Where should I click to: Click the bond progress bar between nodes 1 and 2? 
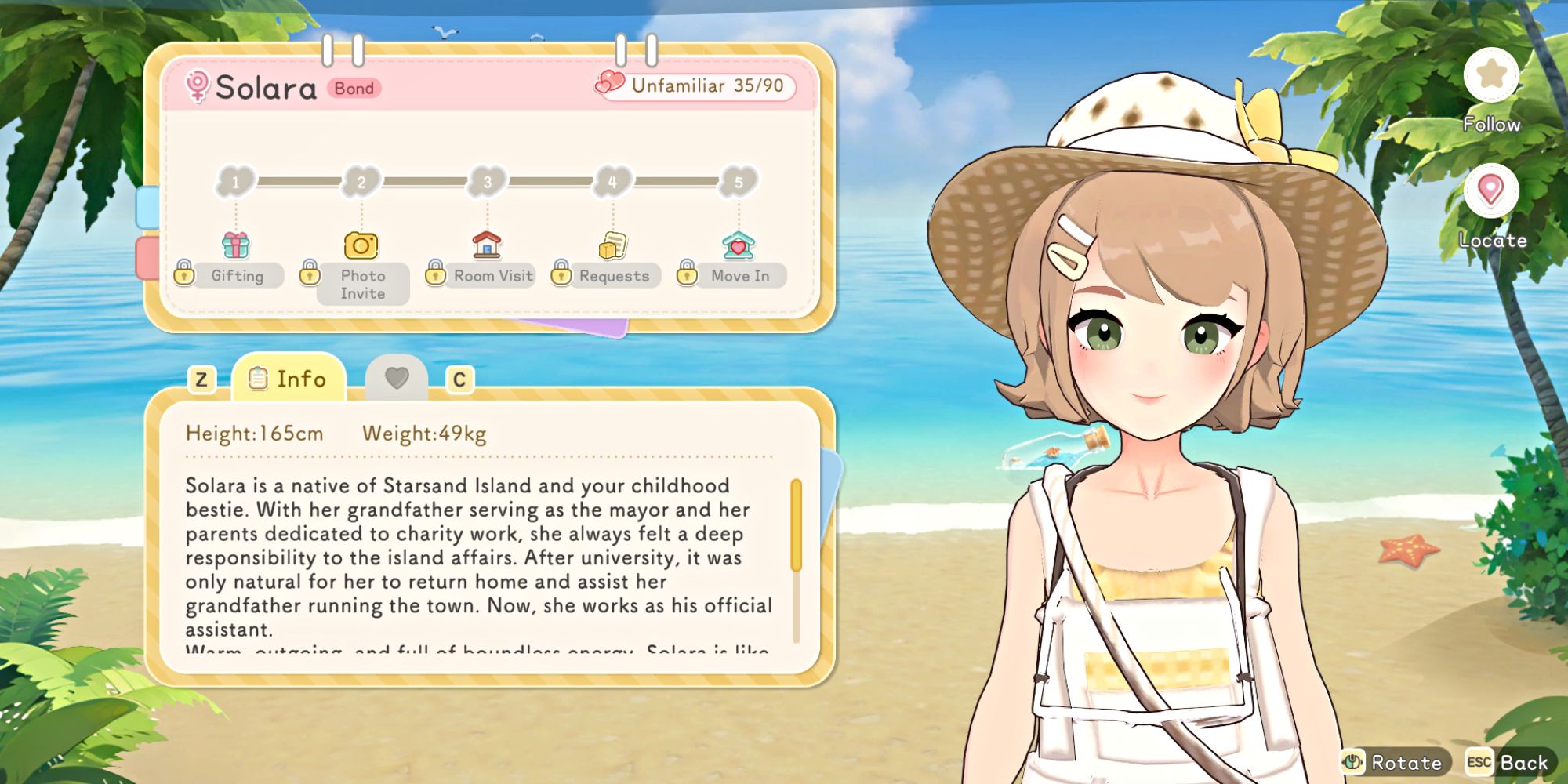click(x=298, y=182)
